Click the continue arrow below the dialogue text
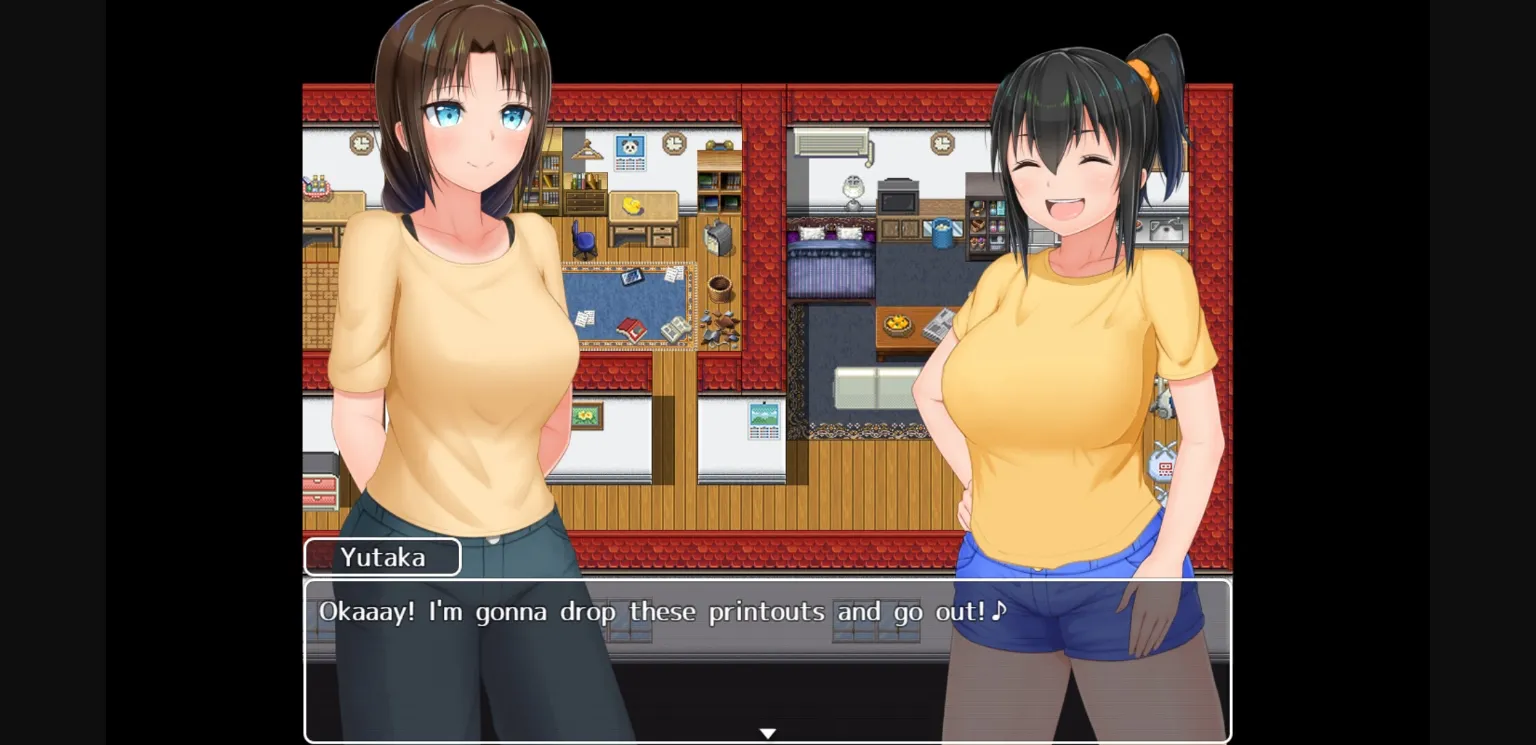Image resolution: width=1536 pixels, height=745 pixels. [x=768, y=732]
